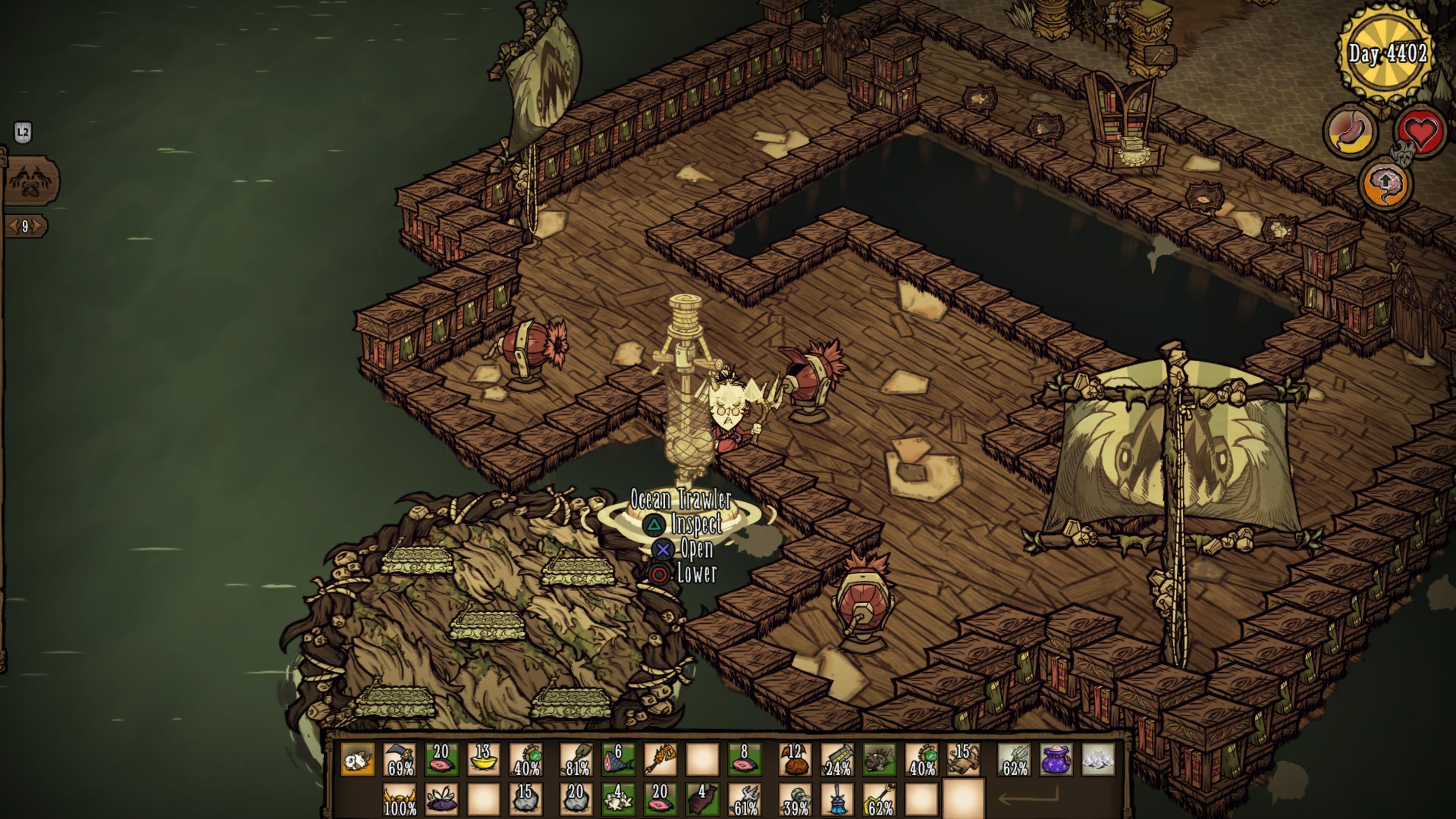The height and width of the screenshot is (819, 1456).
Task: Click the right arrow beside number 9
Action: 38,227
